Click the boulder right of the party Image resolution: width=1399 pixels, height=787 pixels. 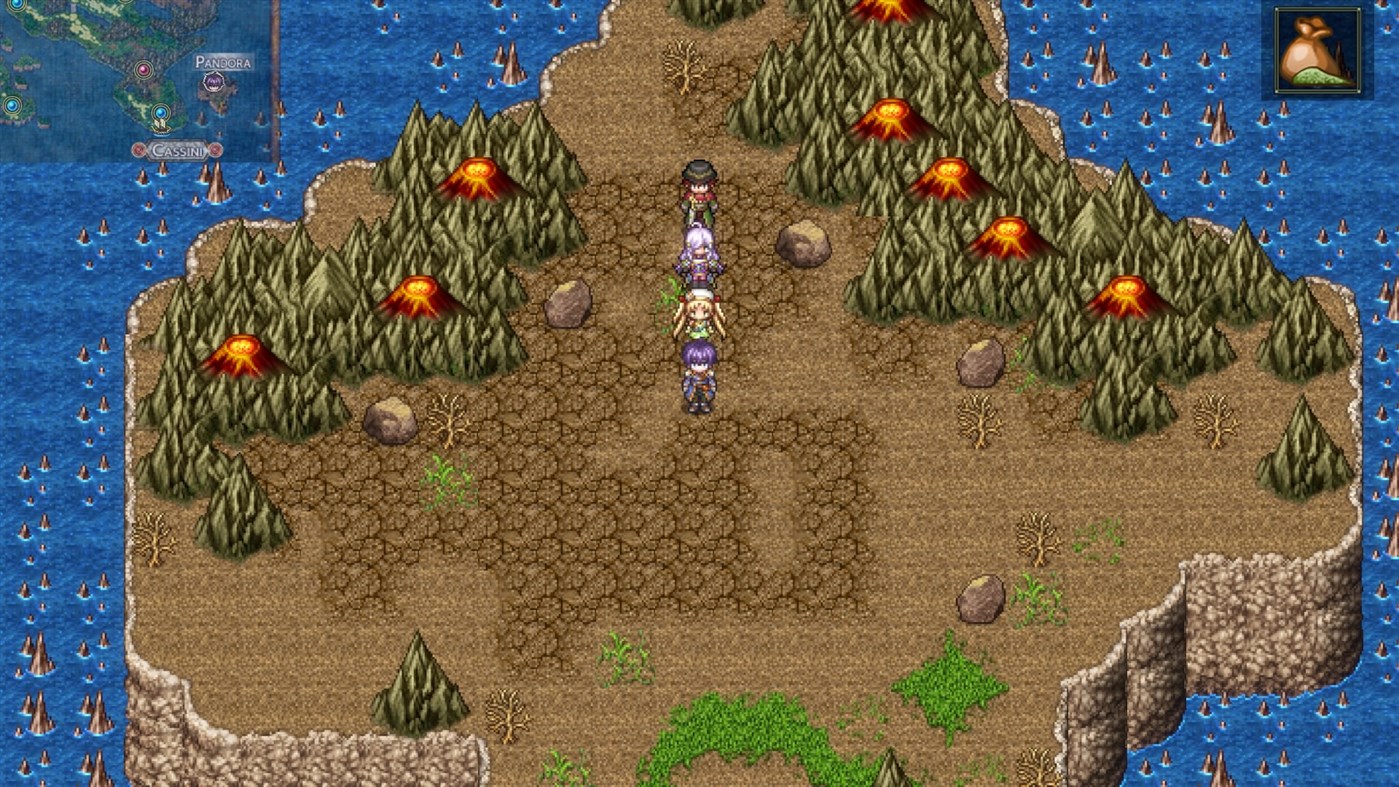[x=800, y=245]
